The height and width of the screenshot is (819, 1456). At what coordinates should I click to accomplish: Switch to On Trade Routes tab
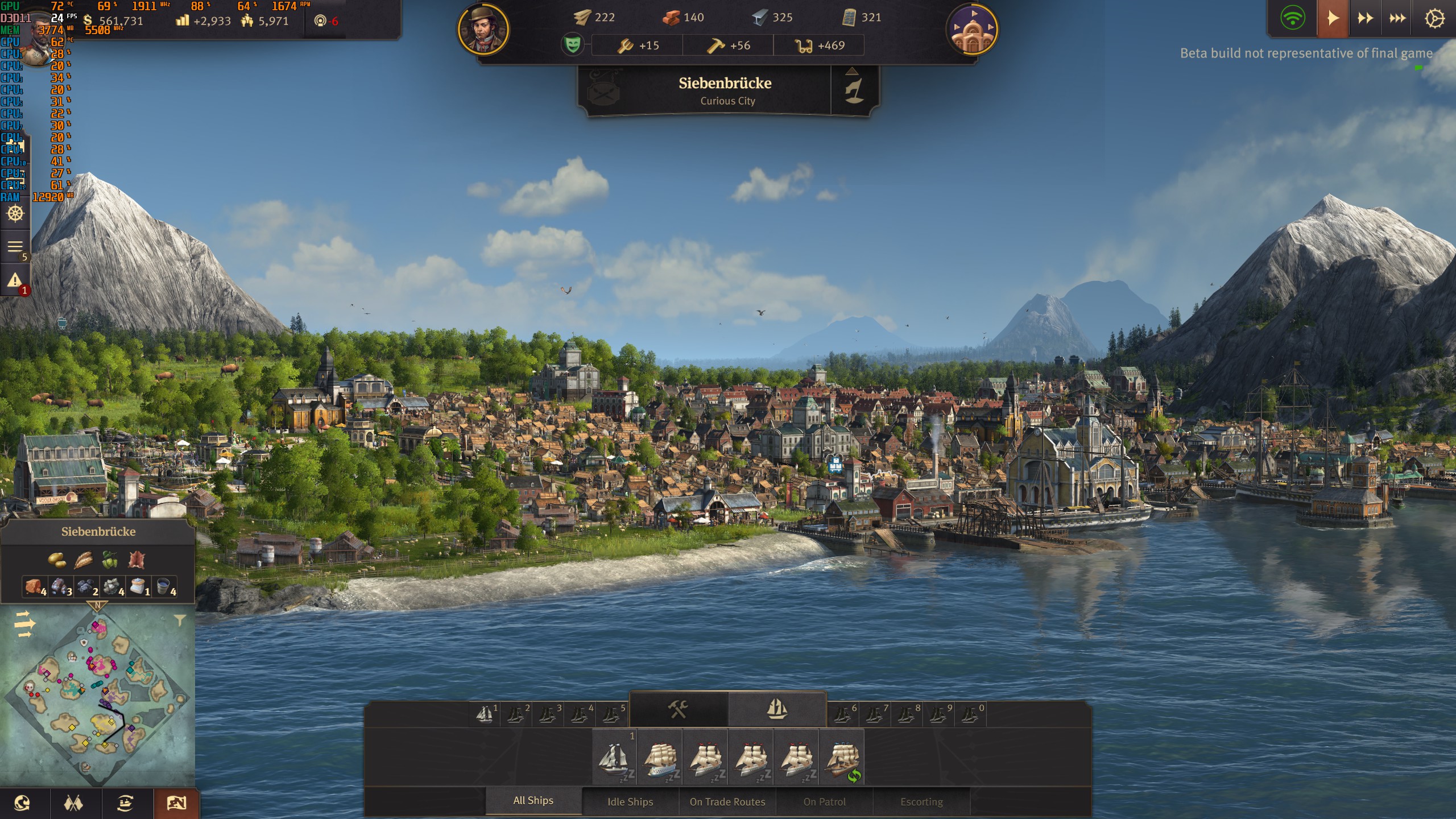coord(727,801)
